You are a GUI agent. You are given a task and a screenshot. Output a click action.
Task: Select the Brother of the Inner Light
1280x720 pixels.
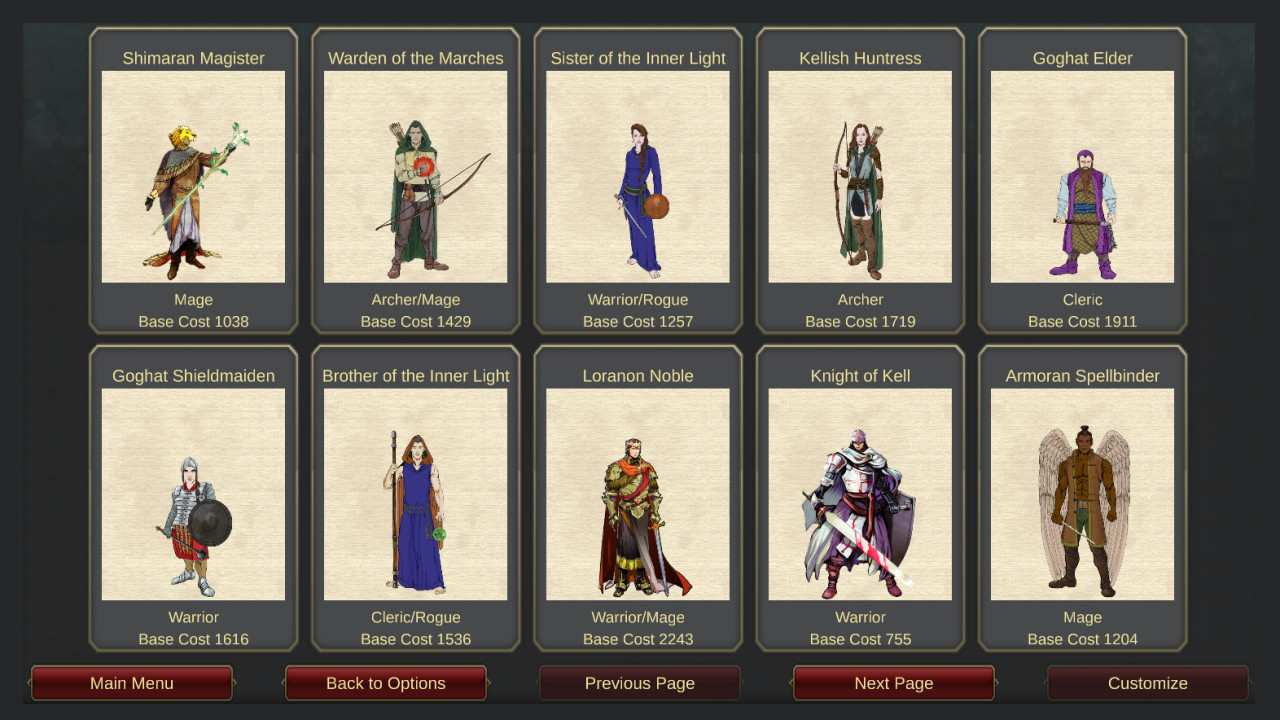click(x=415, y=495)
